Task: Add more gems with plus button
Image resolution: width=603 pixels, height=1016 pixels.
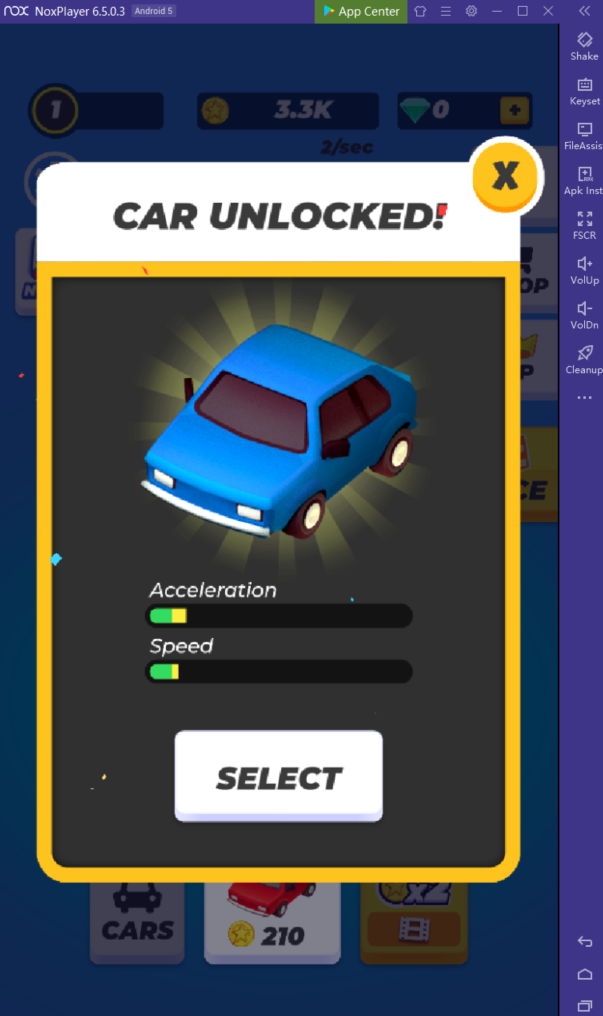Action: pos(515,110)
